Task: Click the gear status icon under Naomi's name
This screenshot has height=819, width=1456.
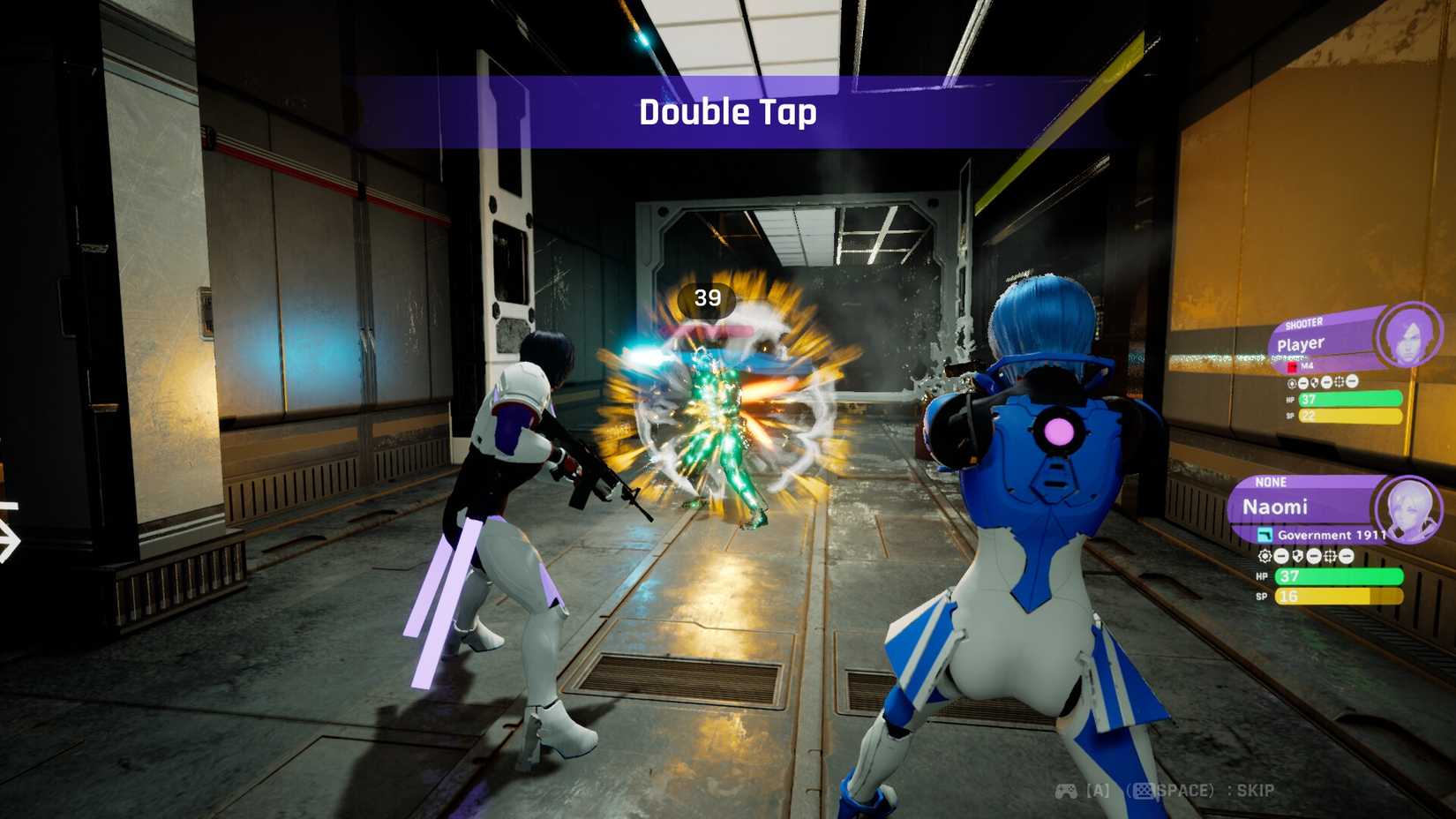Action: coord(1265,556)
